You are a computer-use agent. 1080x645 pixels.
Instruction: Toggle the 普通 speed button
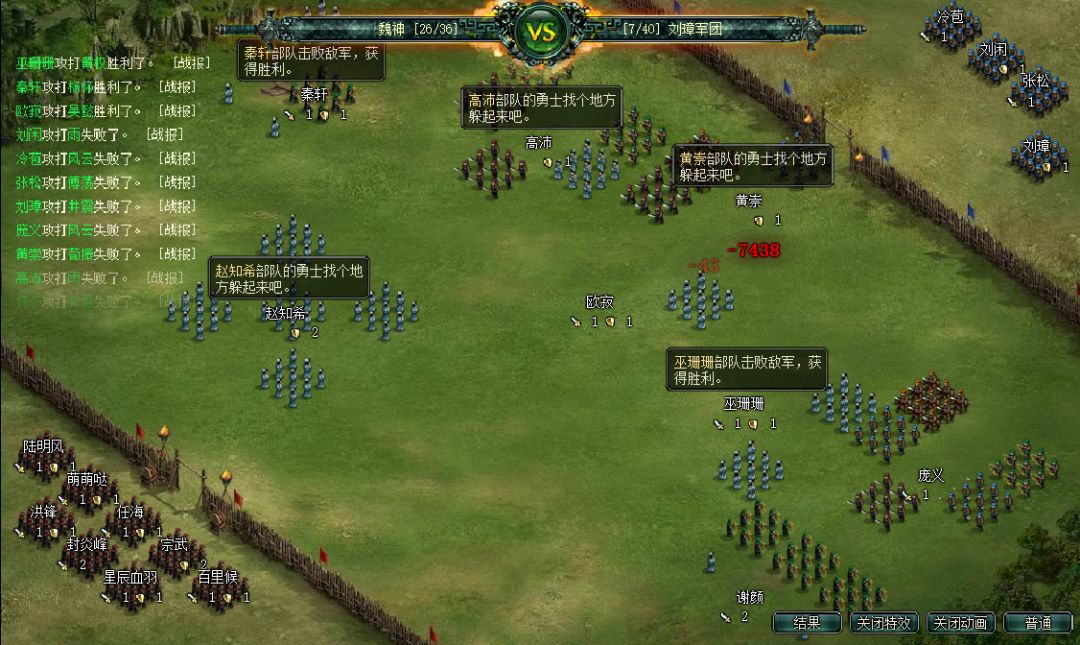click(x=1038, y=623)
